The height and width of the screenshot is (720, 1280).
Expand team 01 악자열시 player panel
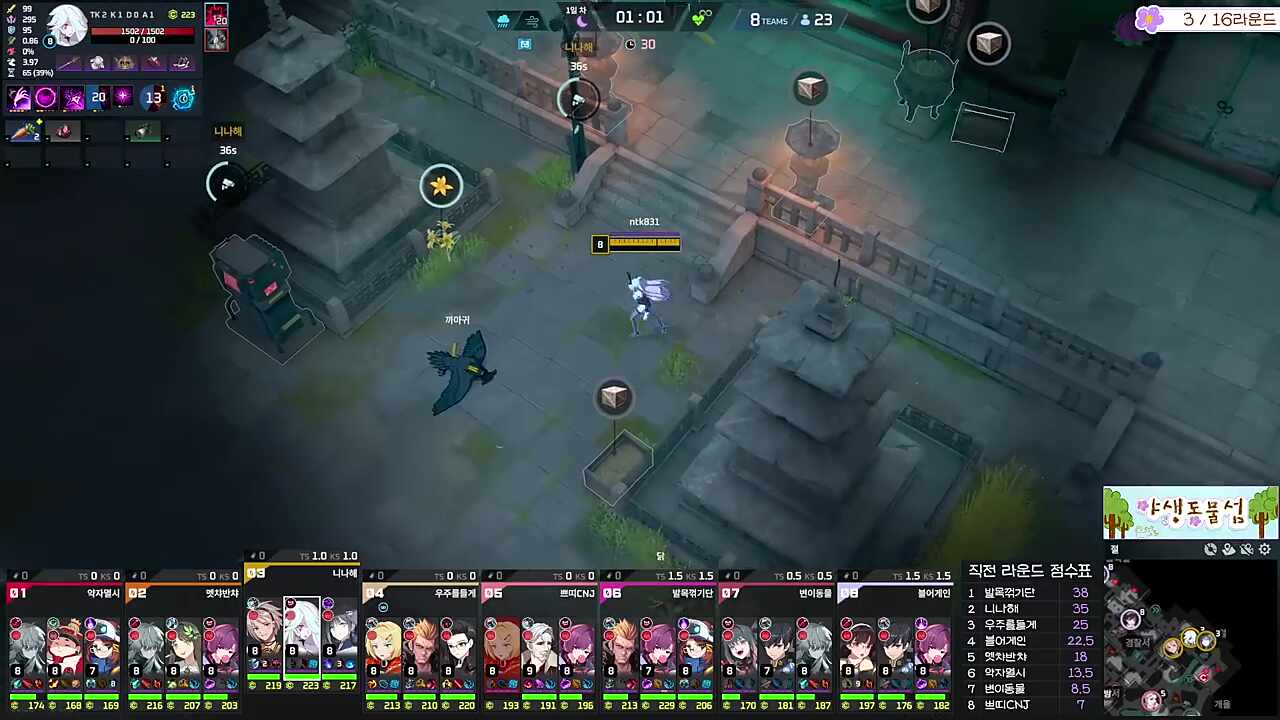pos(65,593)
